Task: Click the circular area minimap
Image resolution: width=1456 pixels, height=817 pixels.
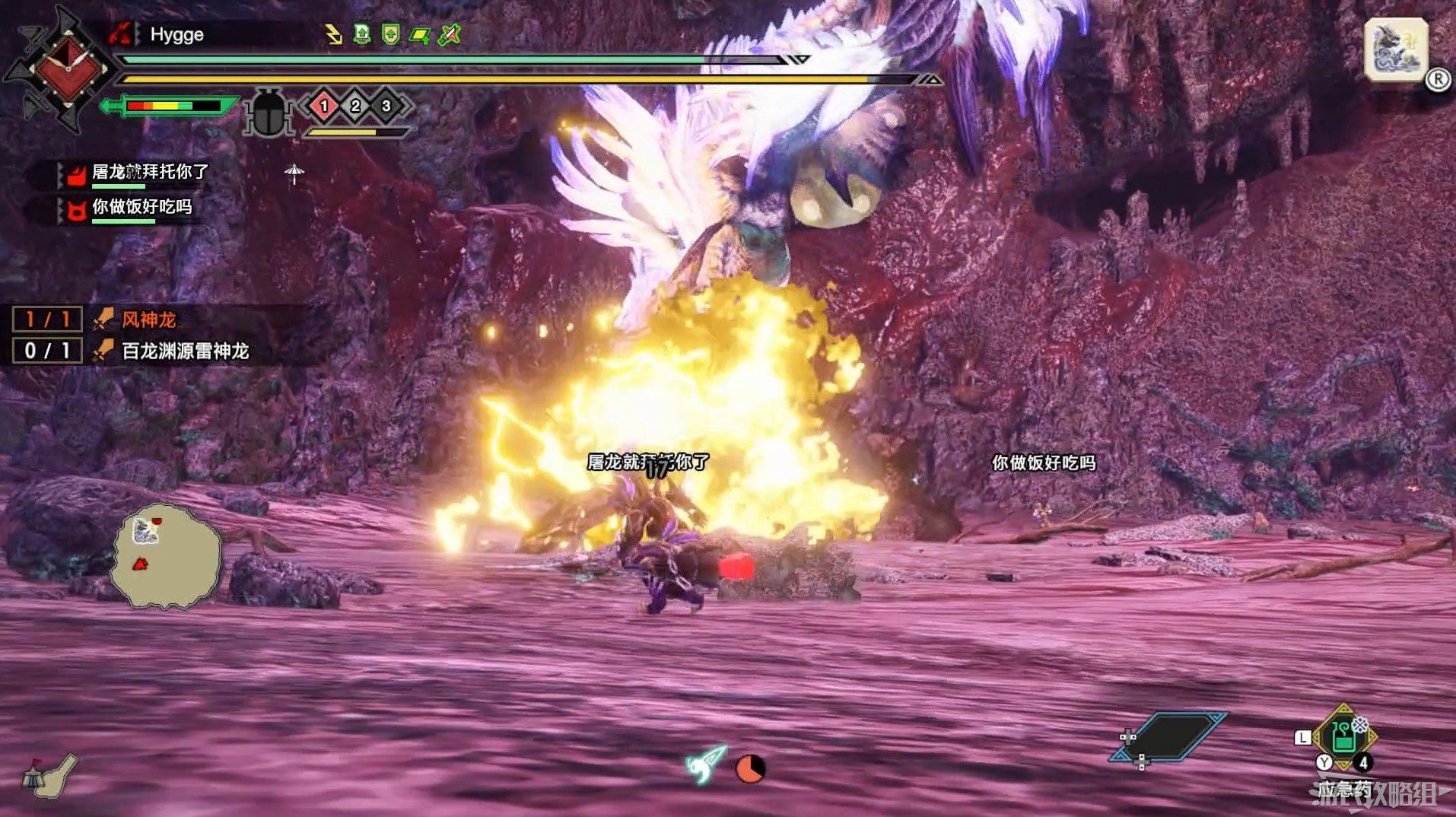Action: (x=167, y=556)
